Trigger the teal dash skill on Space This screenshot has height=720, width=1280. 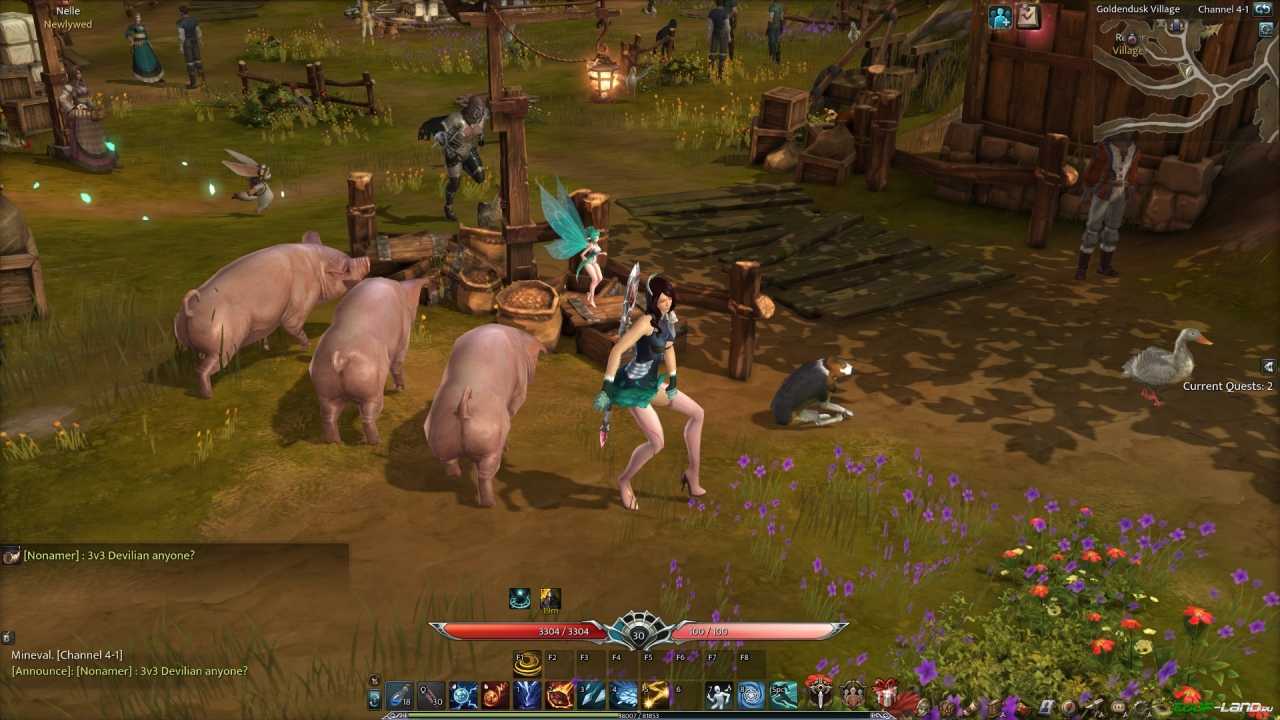(783, 694)
